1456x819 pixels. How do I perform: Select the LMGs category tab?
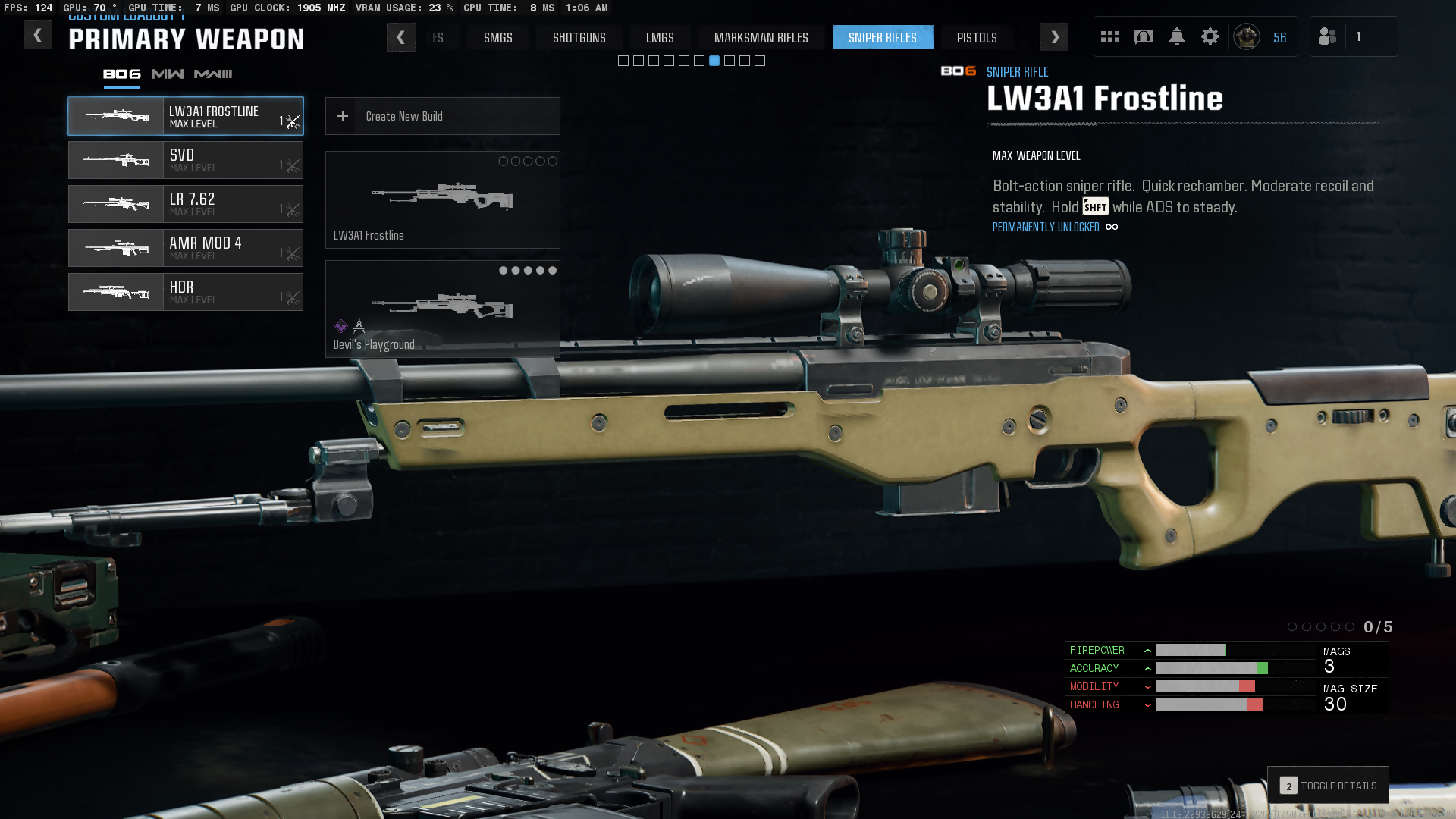(x=659, y=37)
